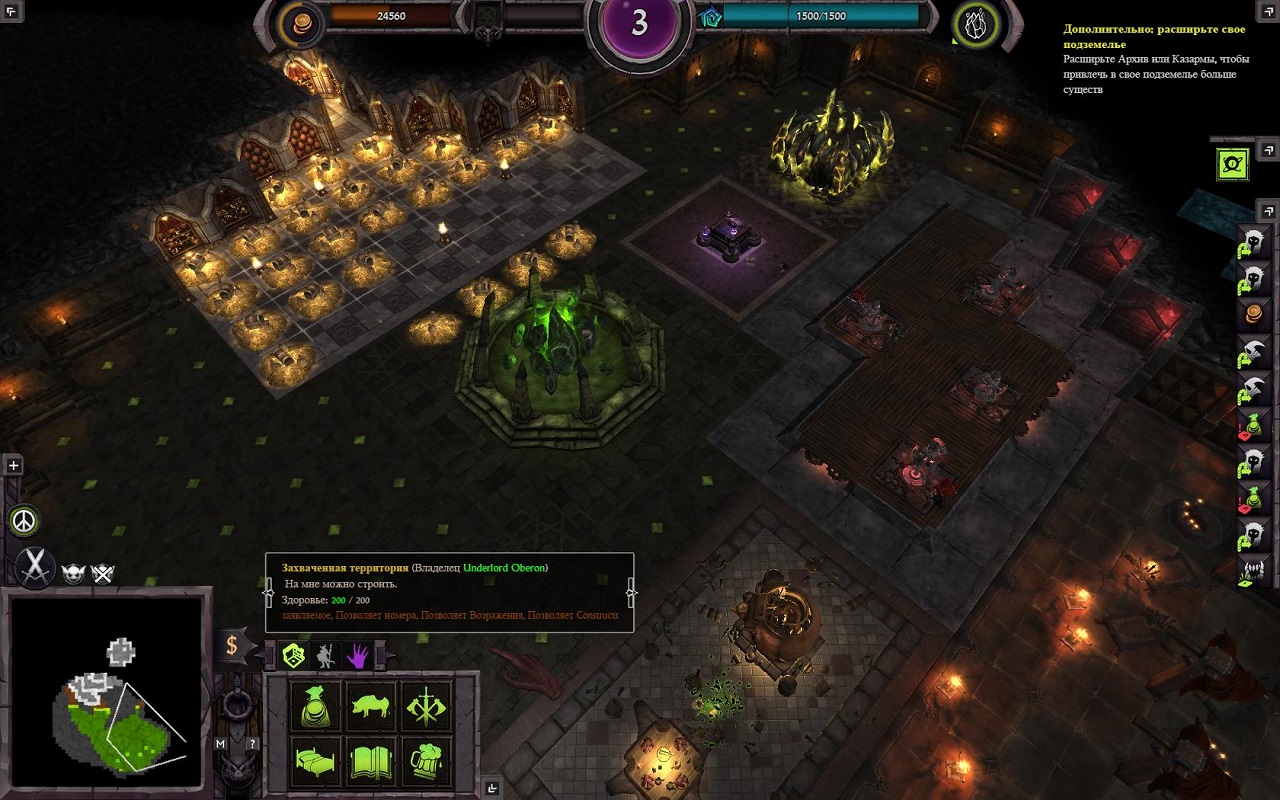Expand the panel with the plus button
This screenshot has width=1280, height=800.
tap(13, 465)
